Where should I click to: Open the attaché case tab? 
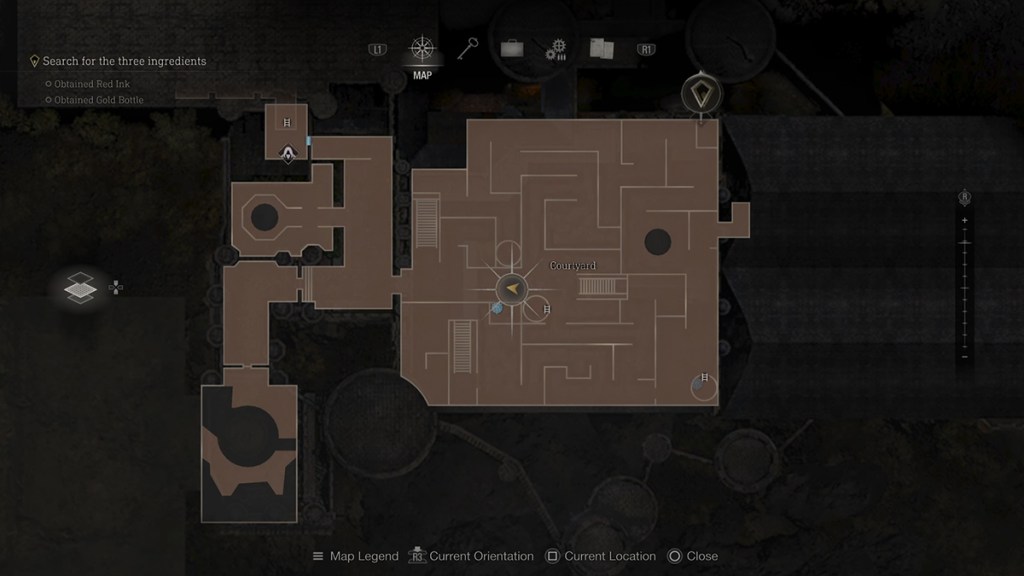pos(512,49)
